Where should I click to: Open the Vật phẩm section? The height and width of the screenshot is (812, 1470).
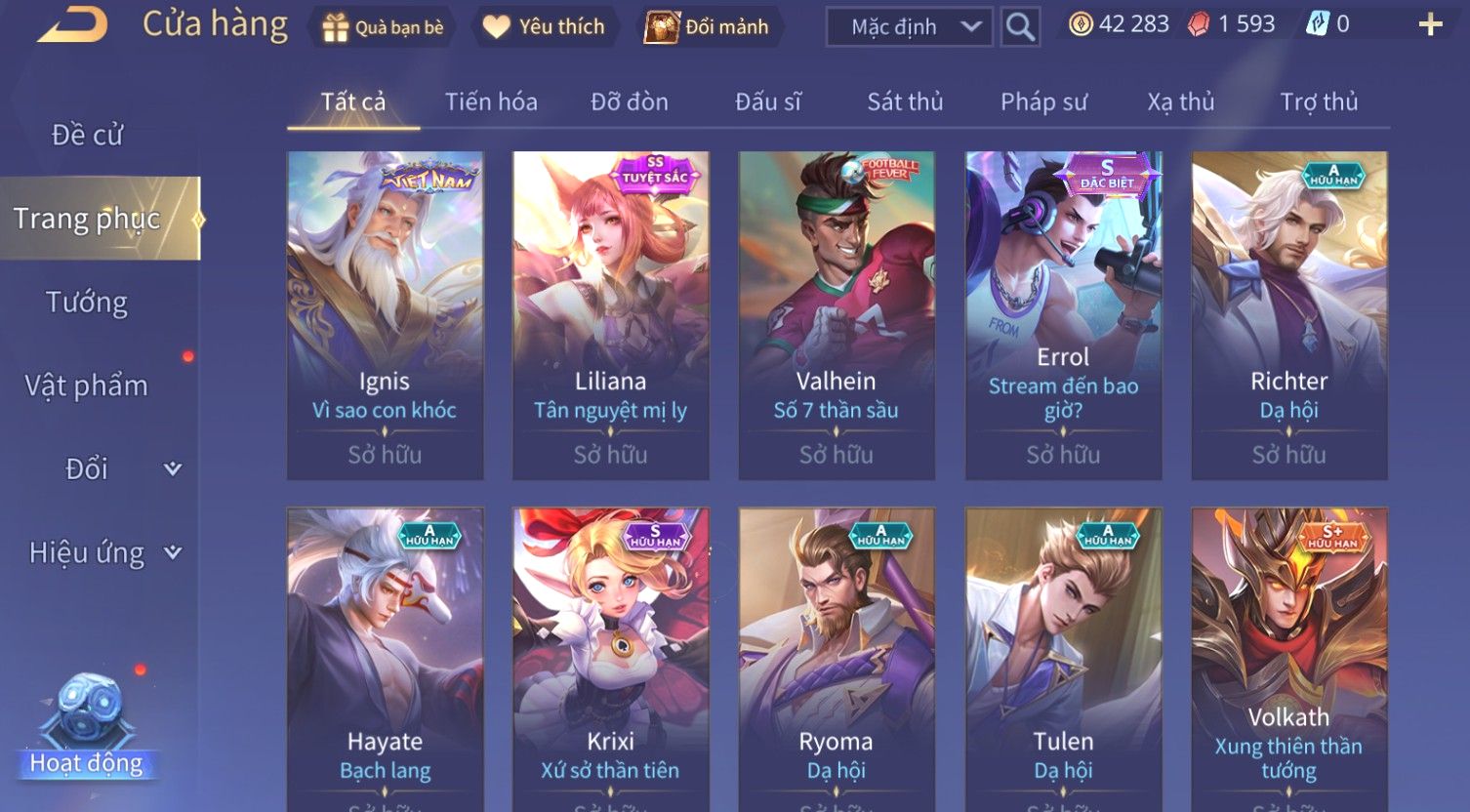point(87,386)
